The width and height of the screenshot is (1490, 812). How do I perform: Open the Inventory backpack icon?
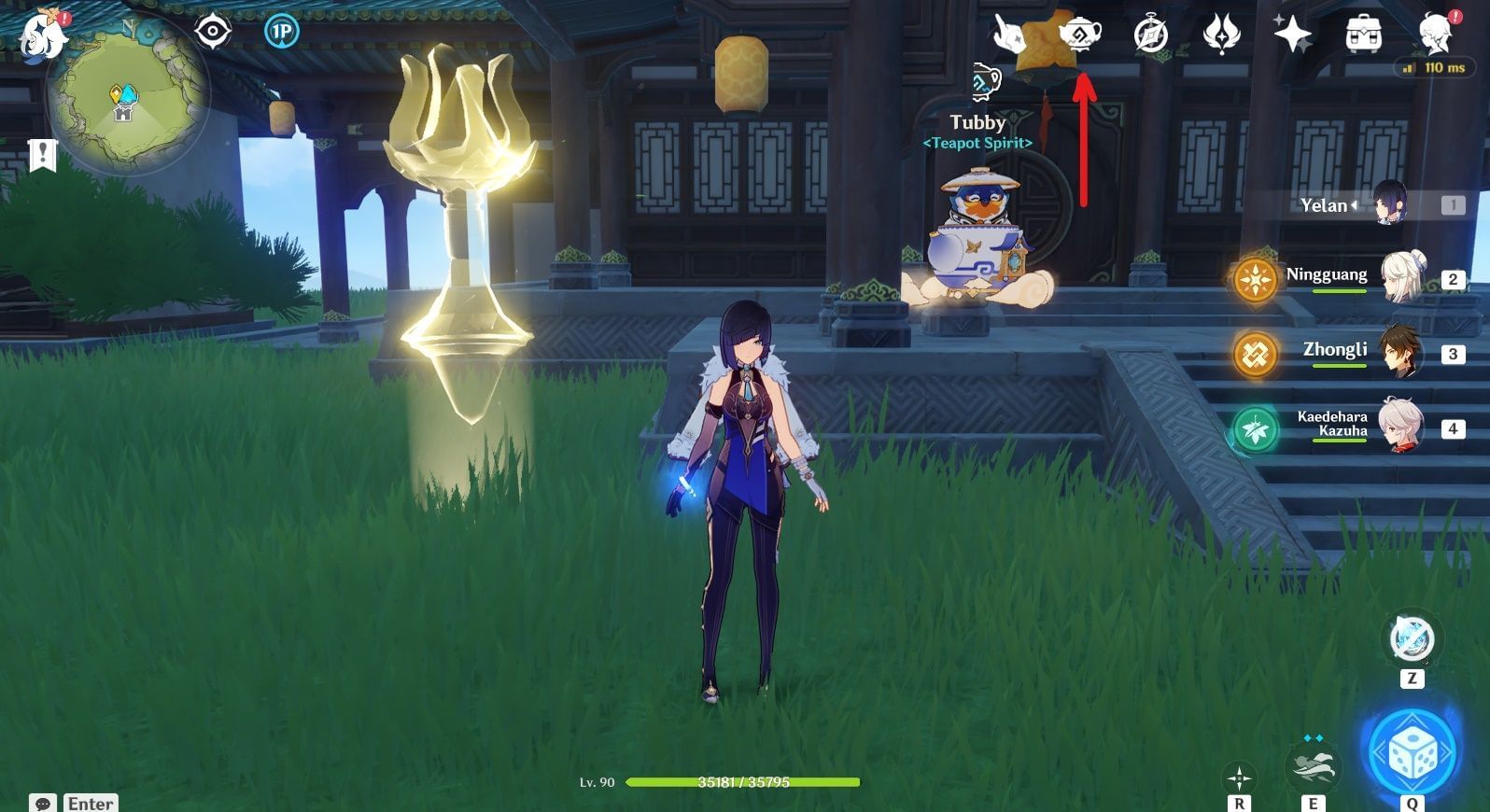pyautogui.click(x=1363, y=34)
